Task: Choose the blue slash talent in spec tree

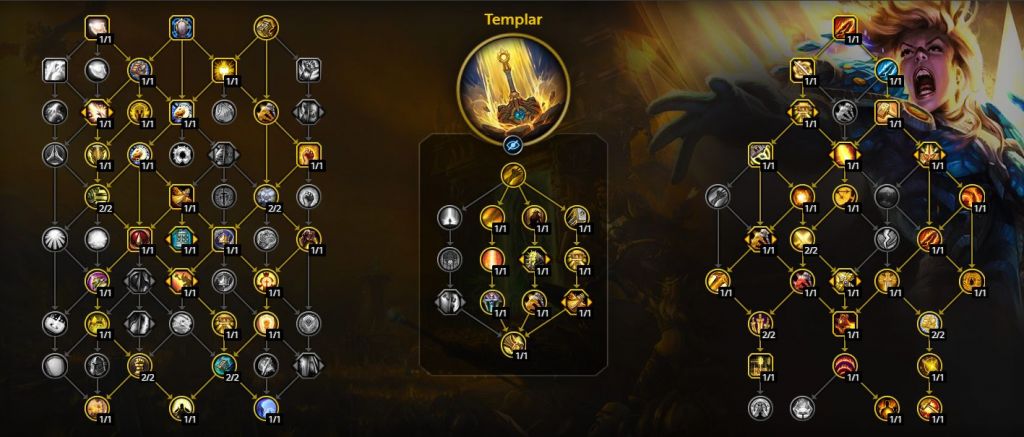Action: coord(888,68)
